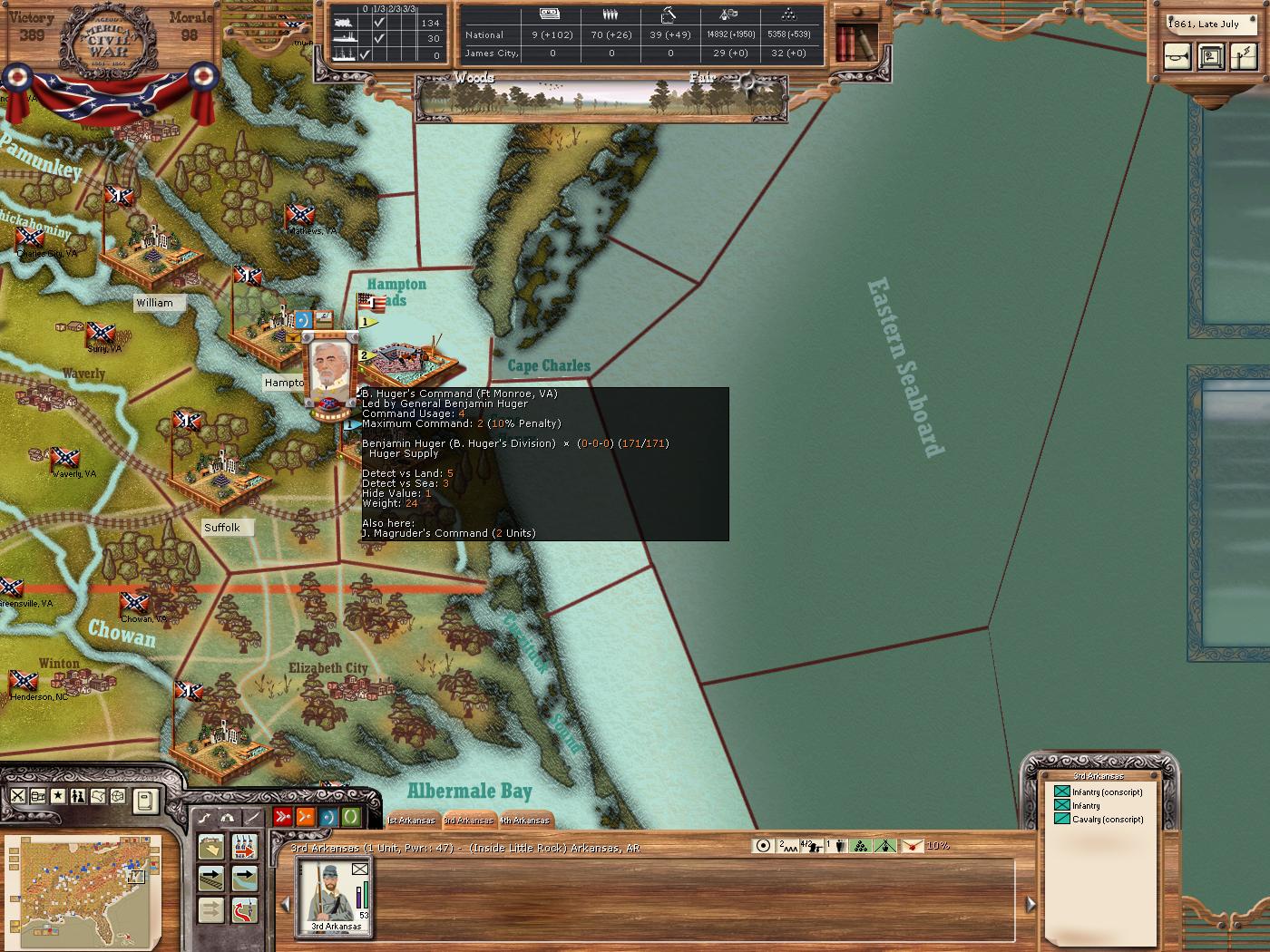Open the ledger book button
This screenshot has width=1270, height=952.
144,800
